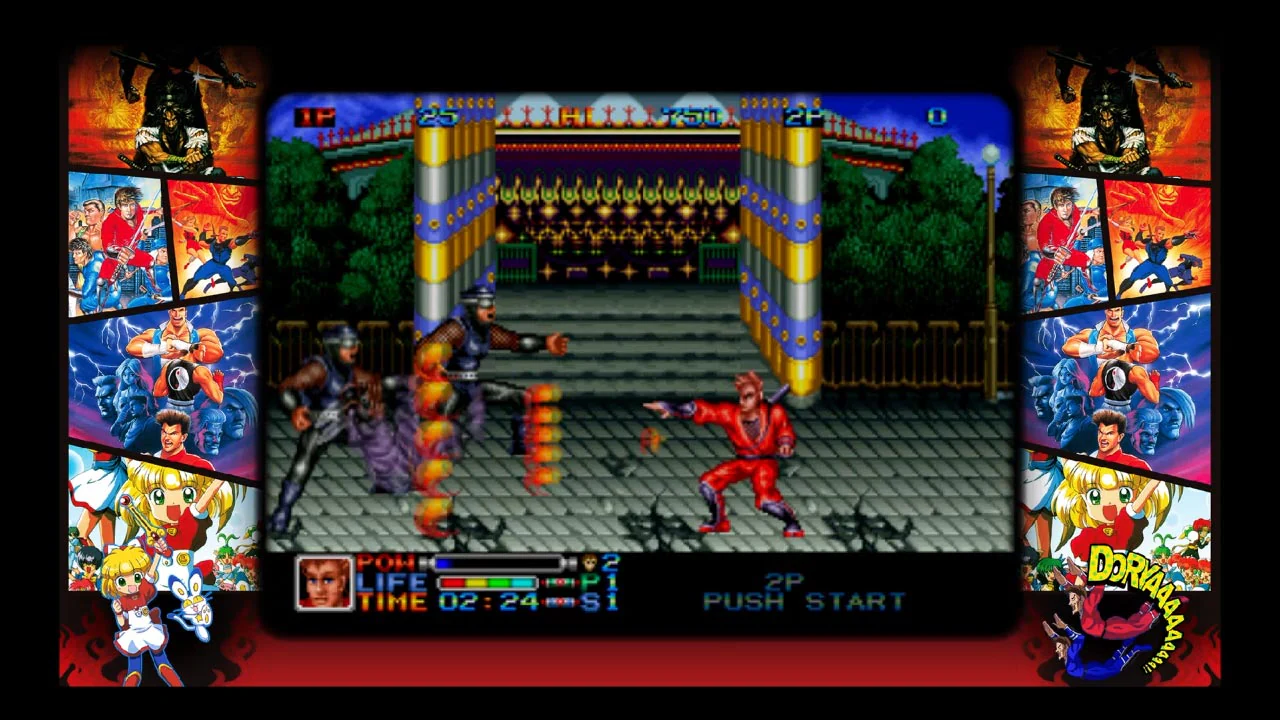Viewport: 1280px width, 720px height.
Task: Click the high score value 750
Action: click(x=690, y=118)
